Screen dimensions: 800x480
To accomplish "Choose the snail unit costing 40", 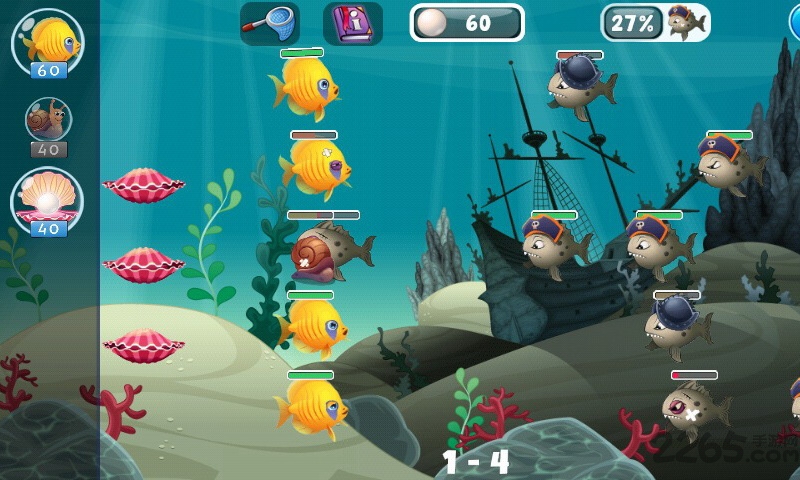I will (x=47, y=123).
